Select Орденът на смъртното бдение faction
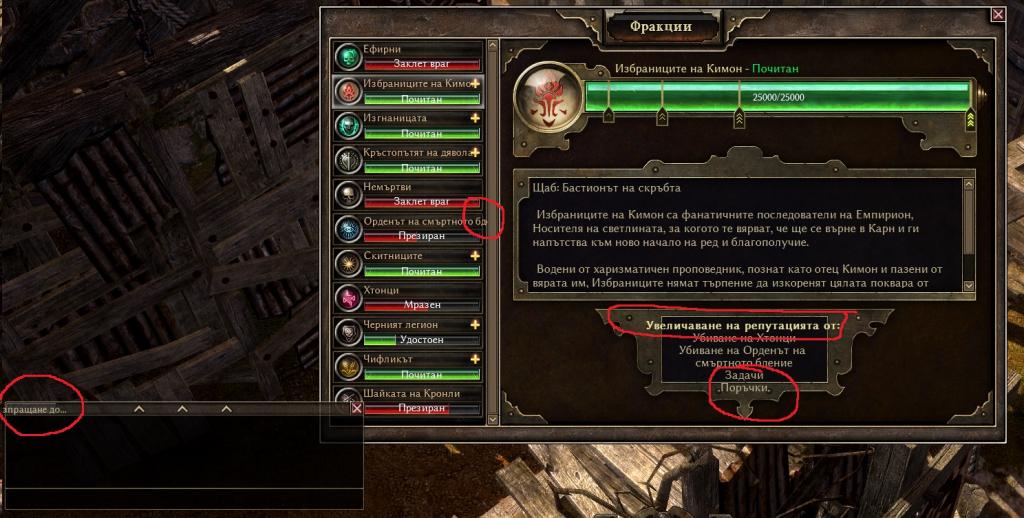The width and height of the screenshot is (1024, 518). pyautogui.click(x=408, y=229)
